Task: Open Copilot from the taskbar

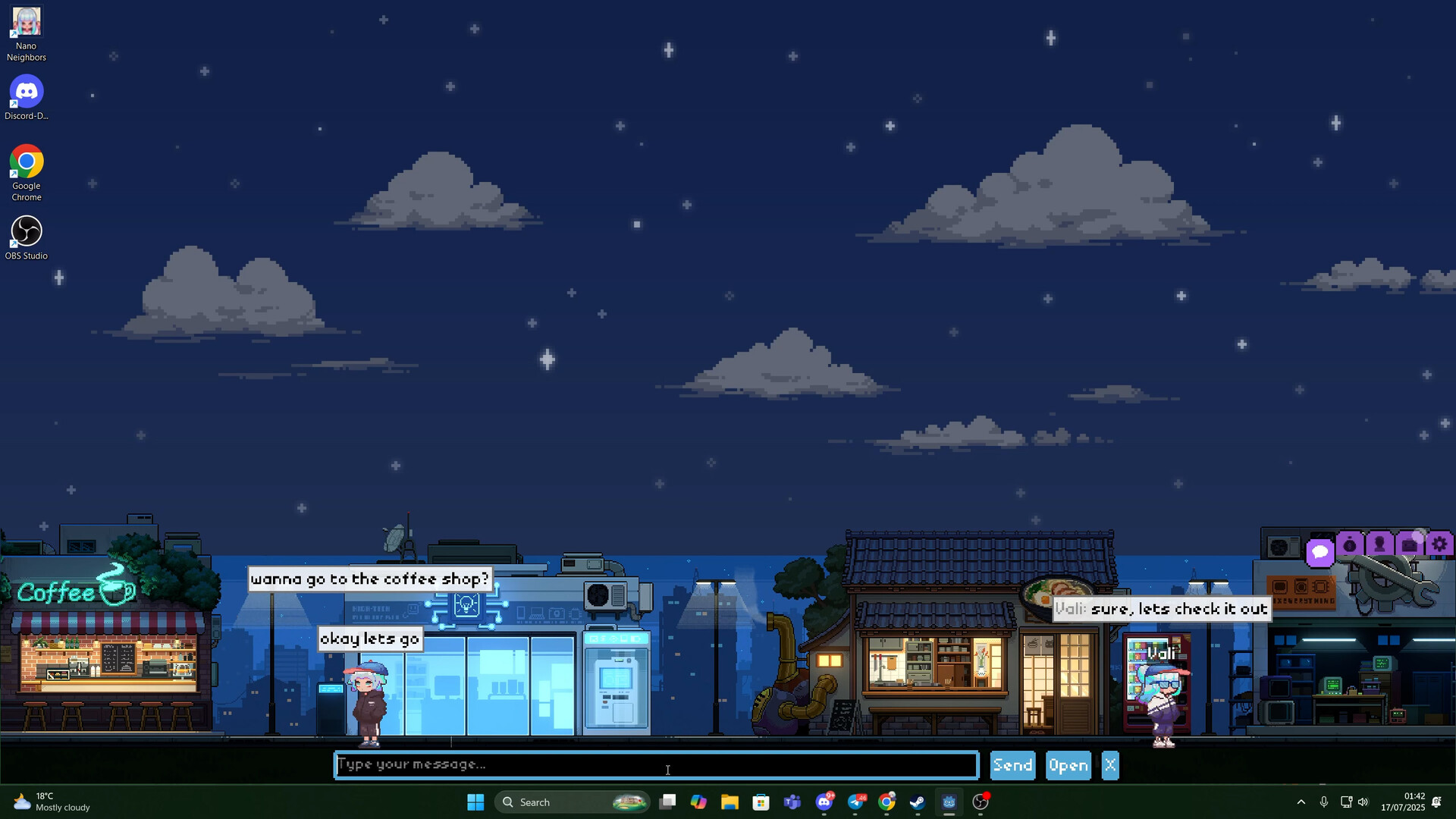Action: 698,802
